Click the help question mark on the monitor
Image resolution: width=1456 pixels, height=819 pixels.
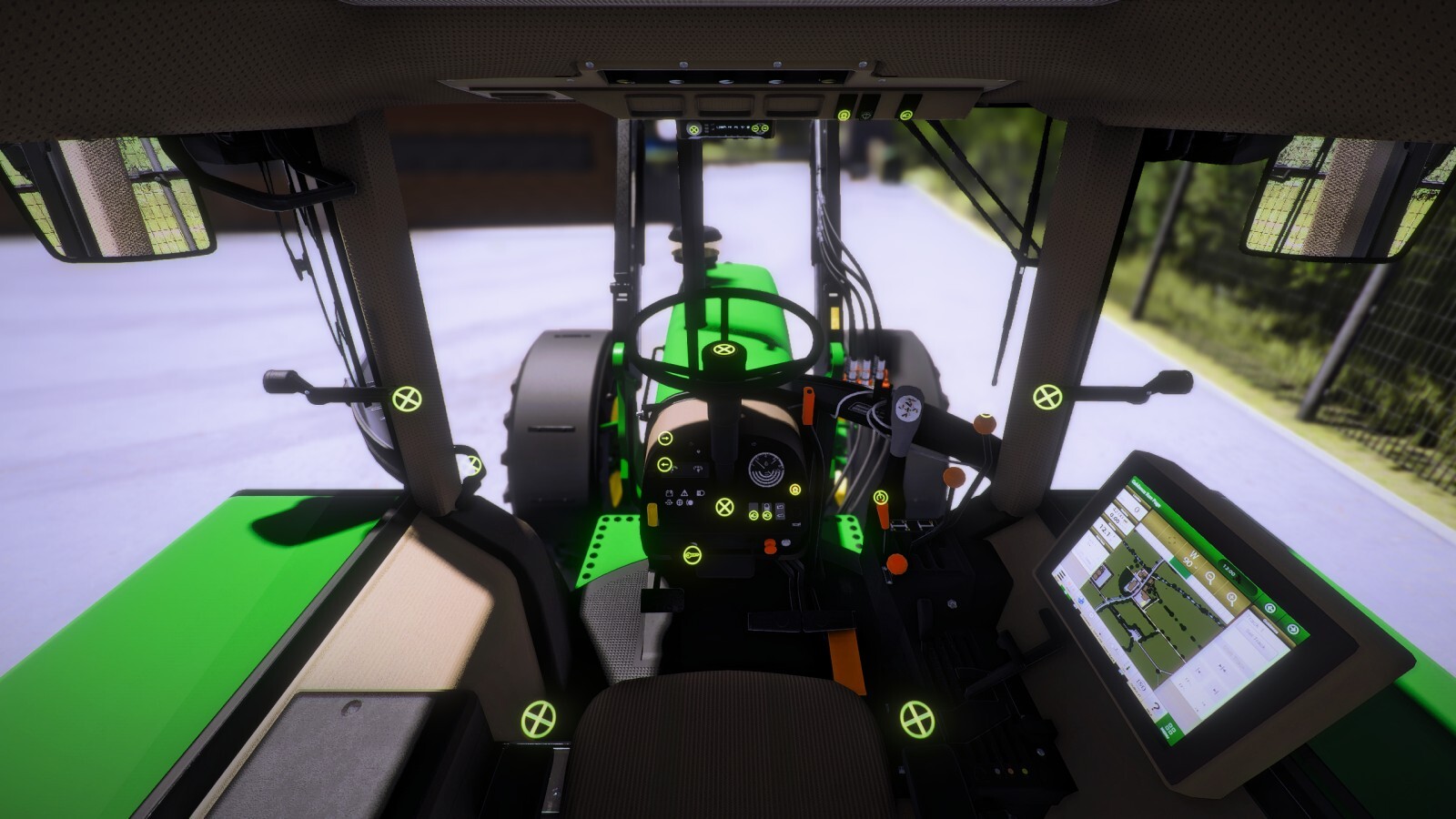tap(1155, 706)
